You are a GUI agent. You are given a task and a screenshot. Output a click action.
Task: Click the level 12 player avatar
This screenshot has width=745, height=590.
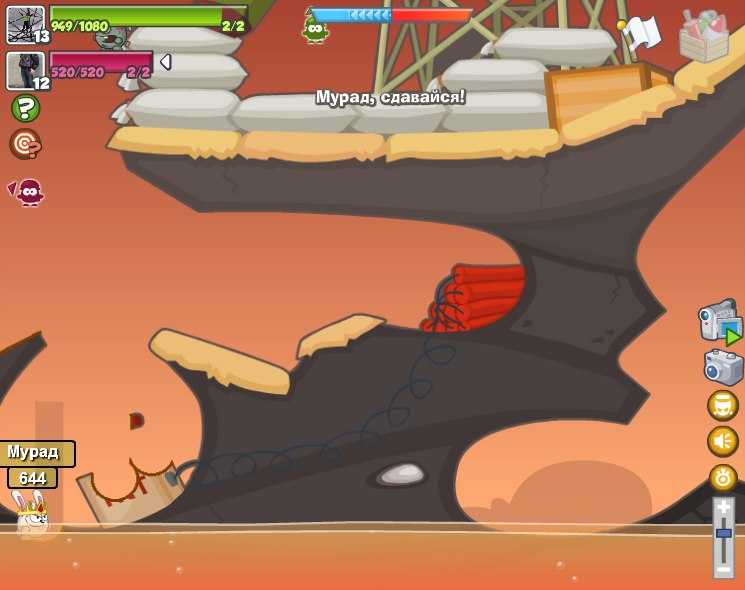point(26,71)
